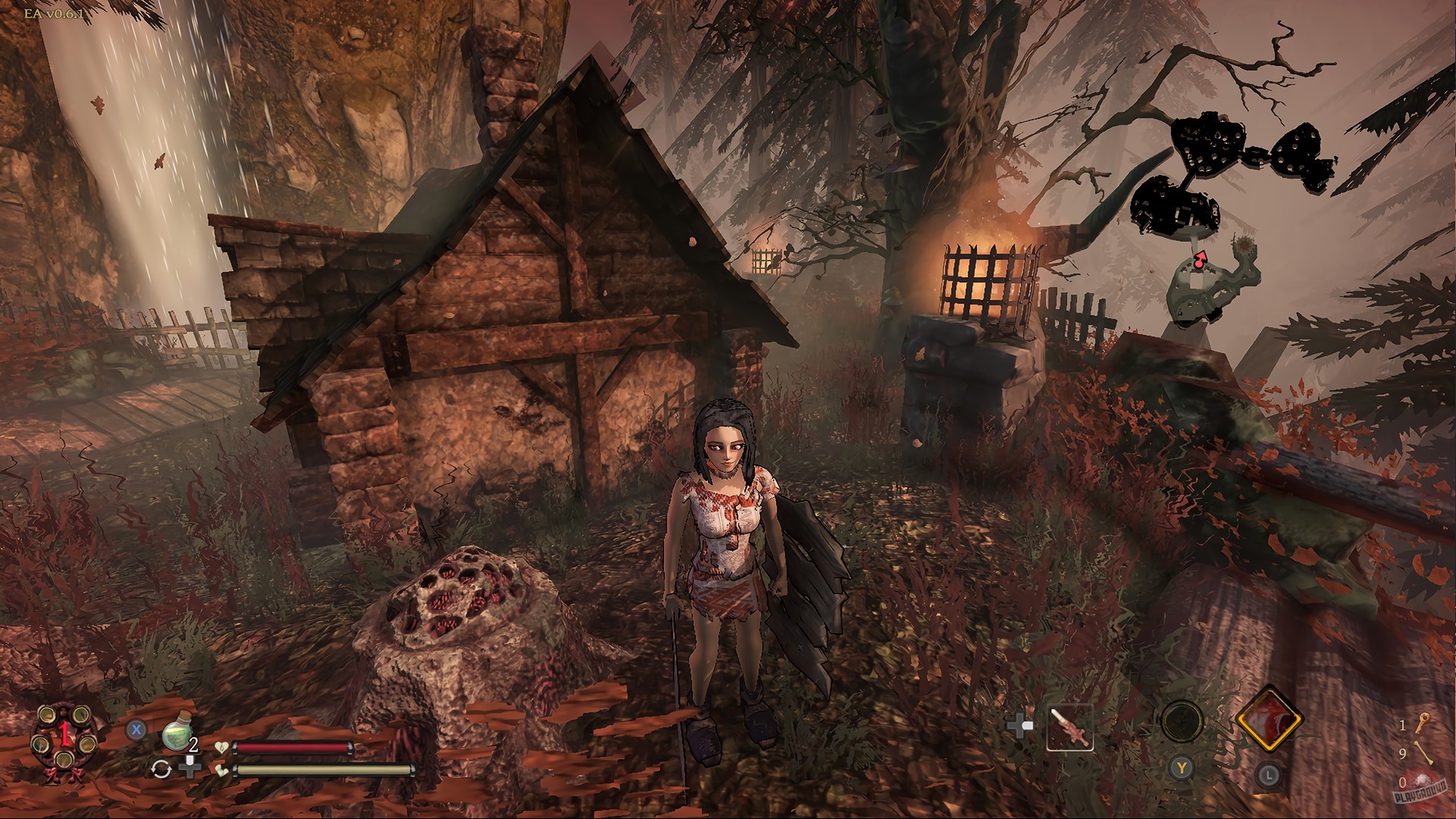
Task: Click the heart-drop icon beside the health bar
Action: pos(221,748)
